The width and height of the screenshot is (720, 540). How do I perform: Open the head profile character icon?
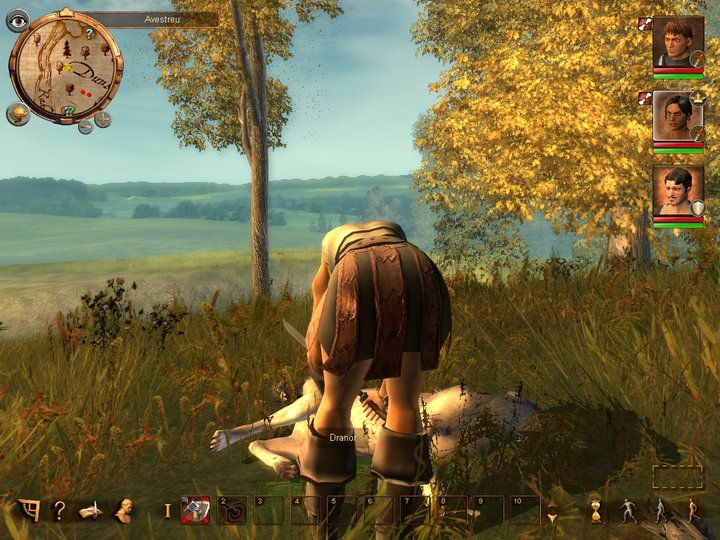(126, 511)
